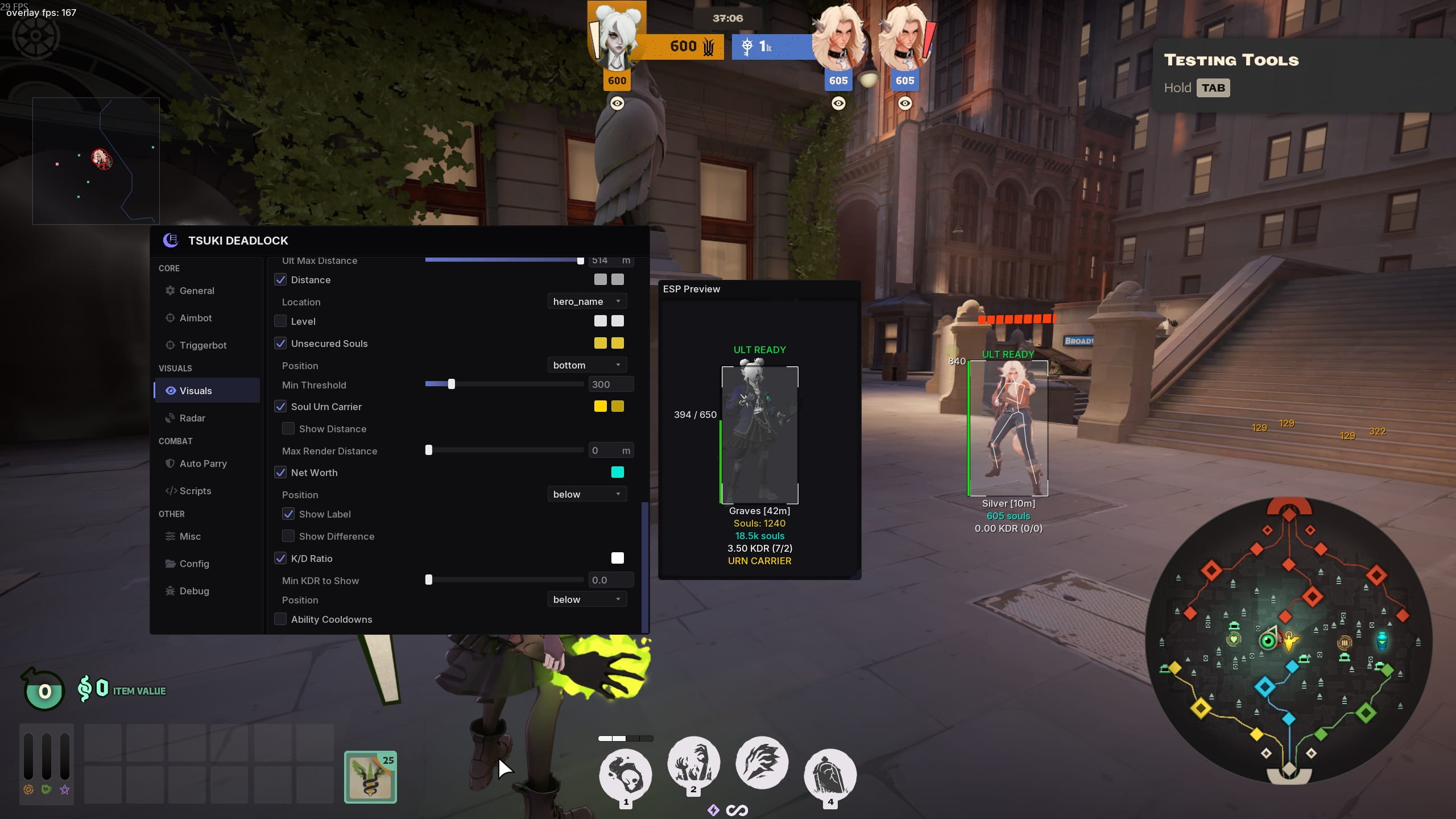Enable the Show Difference checkbox
Image resolution: width=1456 pixels, height=819 pixels.
[288, 536]
